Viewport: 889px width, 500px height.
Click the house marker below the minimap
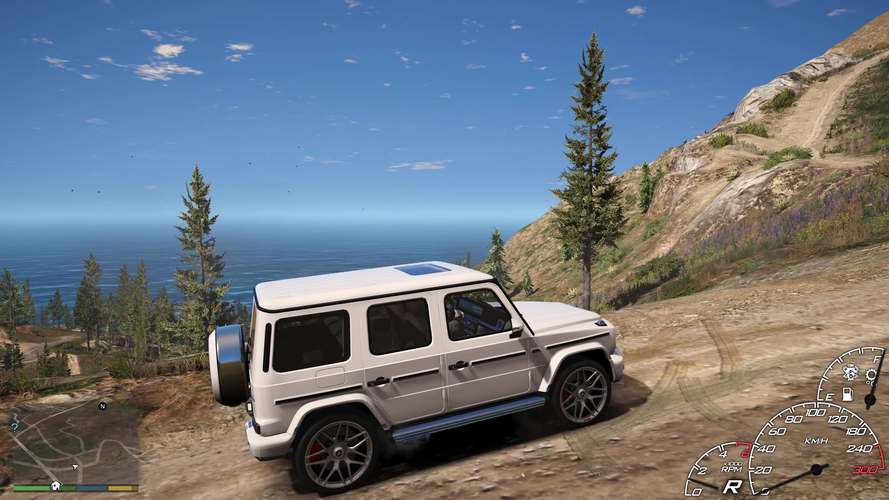(56, 486)
